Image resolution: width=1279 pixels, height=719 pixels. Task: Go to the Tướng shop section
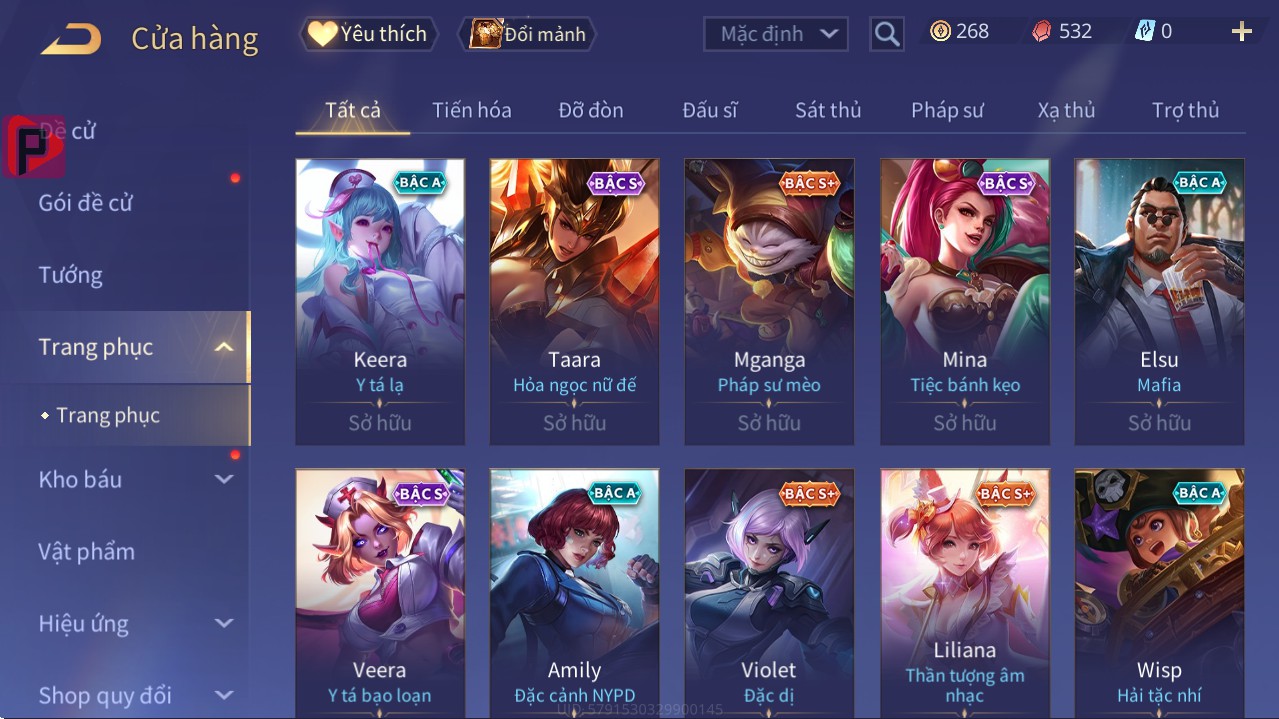71,275
